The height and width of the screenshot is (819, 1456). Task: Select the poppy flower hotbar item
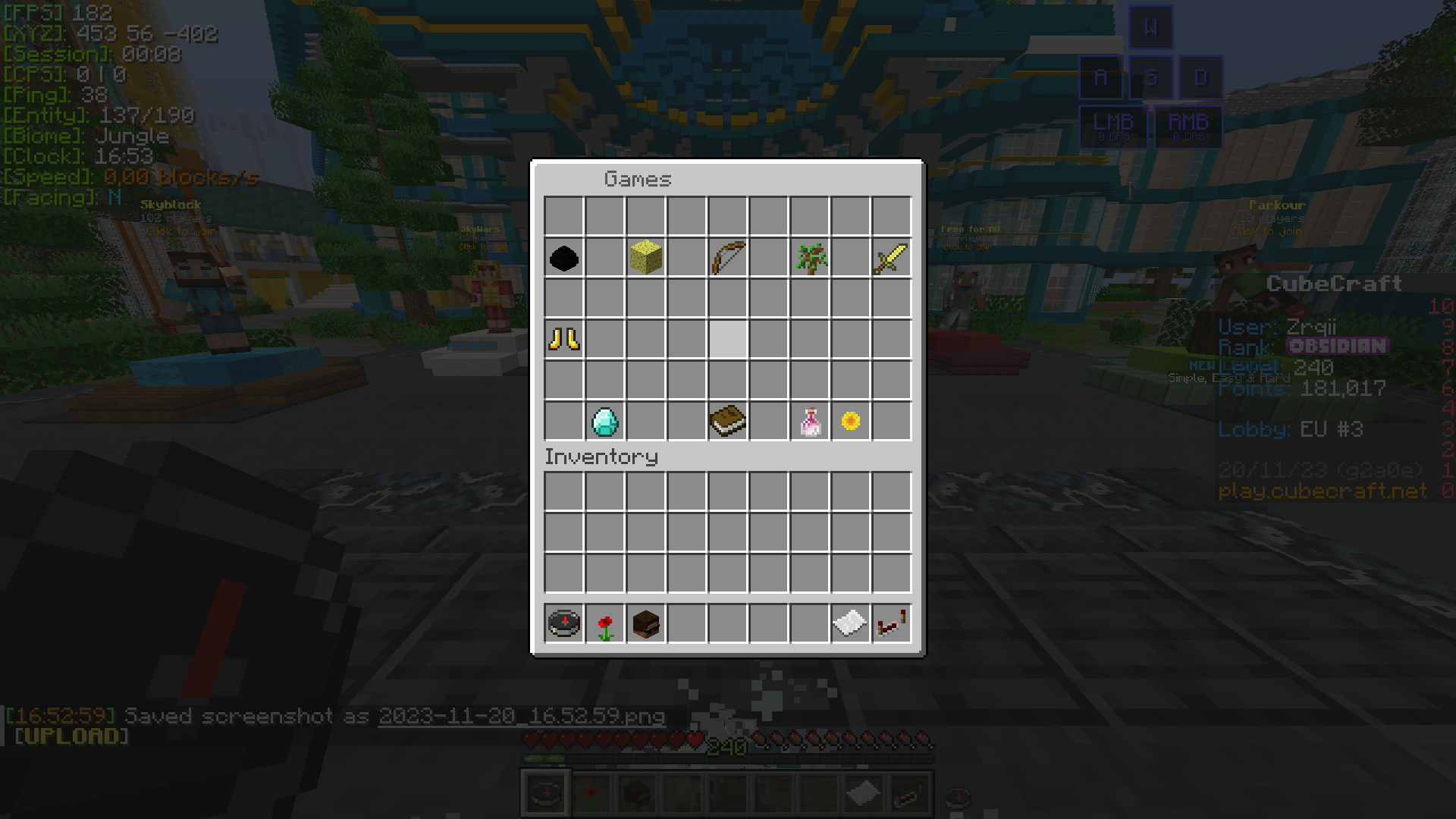(604, 622)
